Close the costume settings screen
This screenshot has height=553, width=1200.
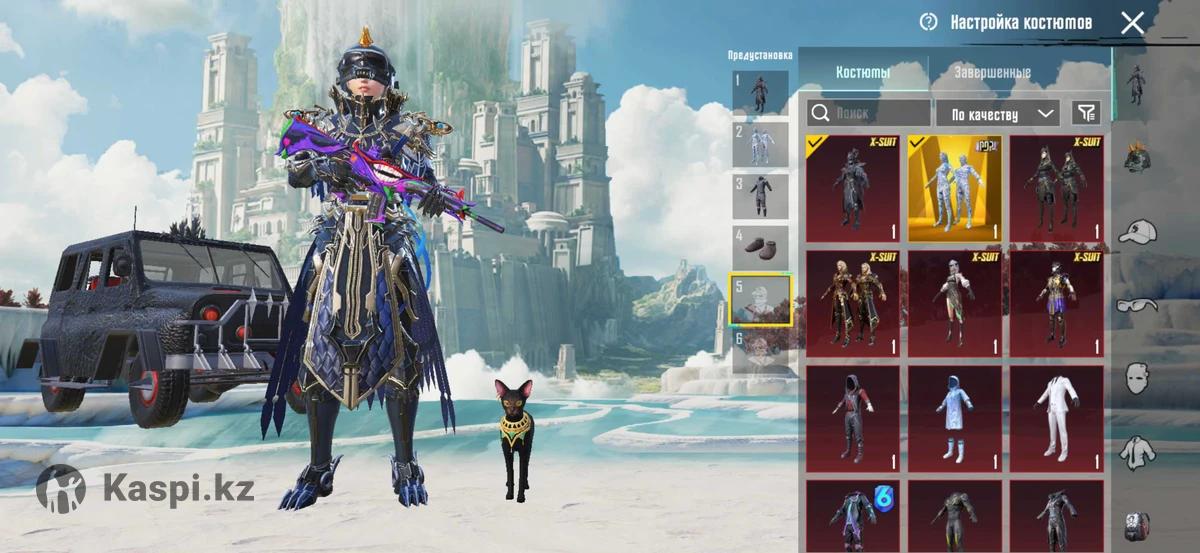(1132, 23)
